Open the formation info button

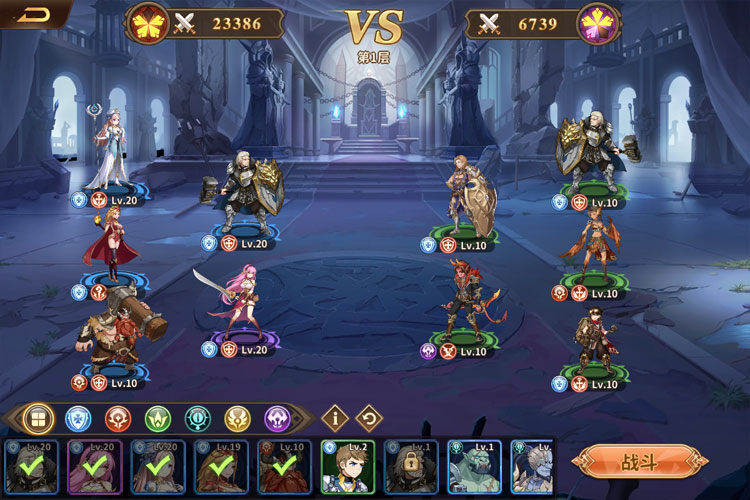(x=332, y=418)
